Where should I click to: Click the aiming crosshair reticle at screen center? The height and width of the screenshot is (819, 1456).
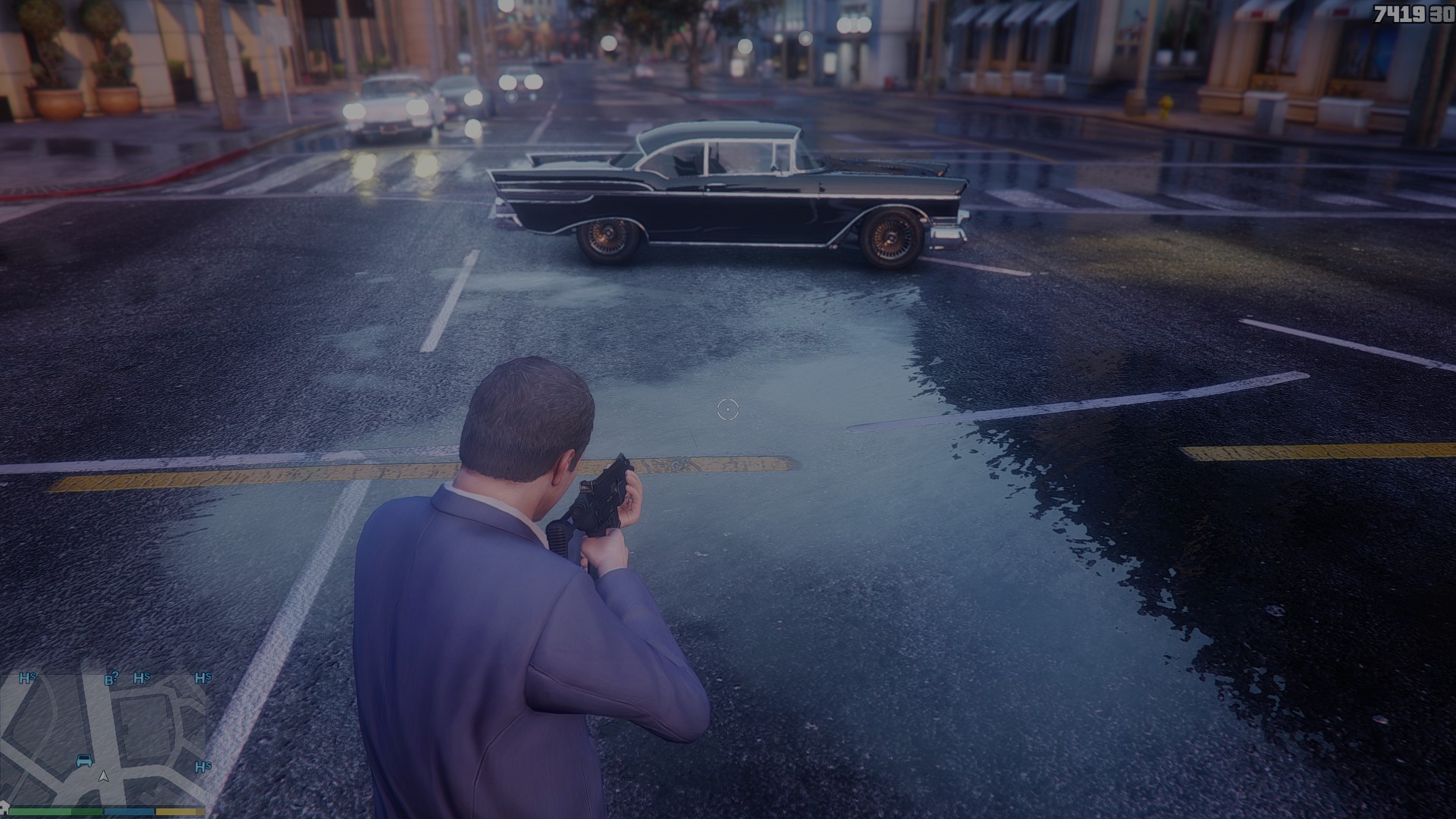727,409
